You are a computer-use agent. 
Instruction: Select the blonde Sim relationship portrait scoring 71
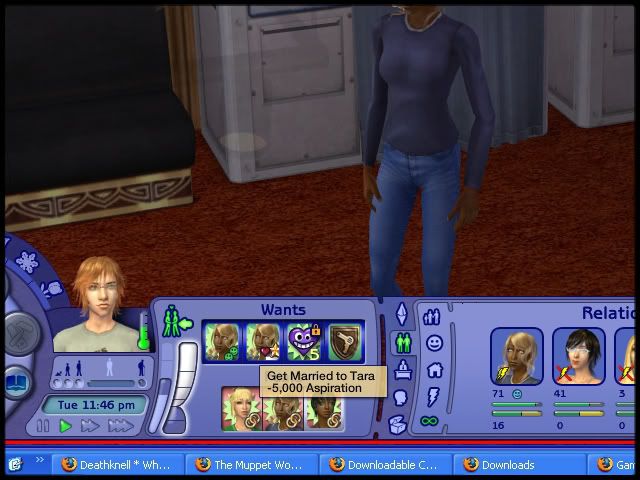coord(517,357)
